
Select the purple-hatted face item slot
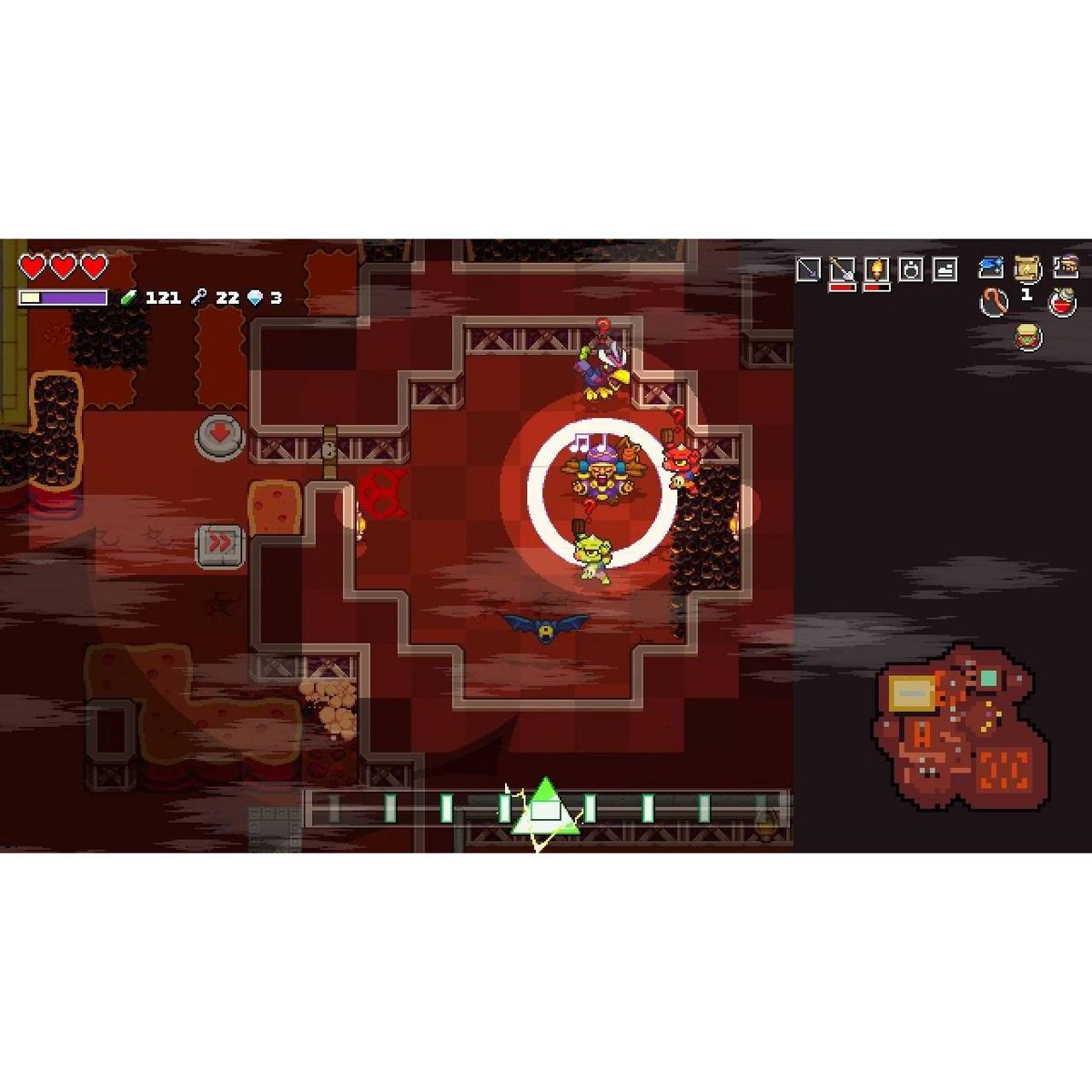(x=1065, y=267)
